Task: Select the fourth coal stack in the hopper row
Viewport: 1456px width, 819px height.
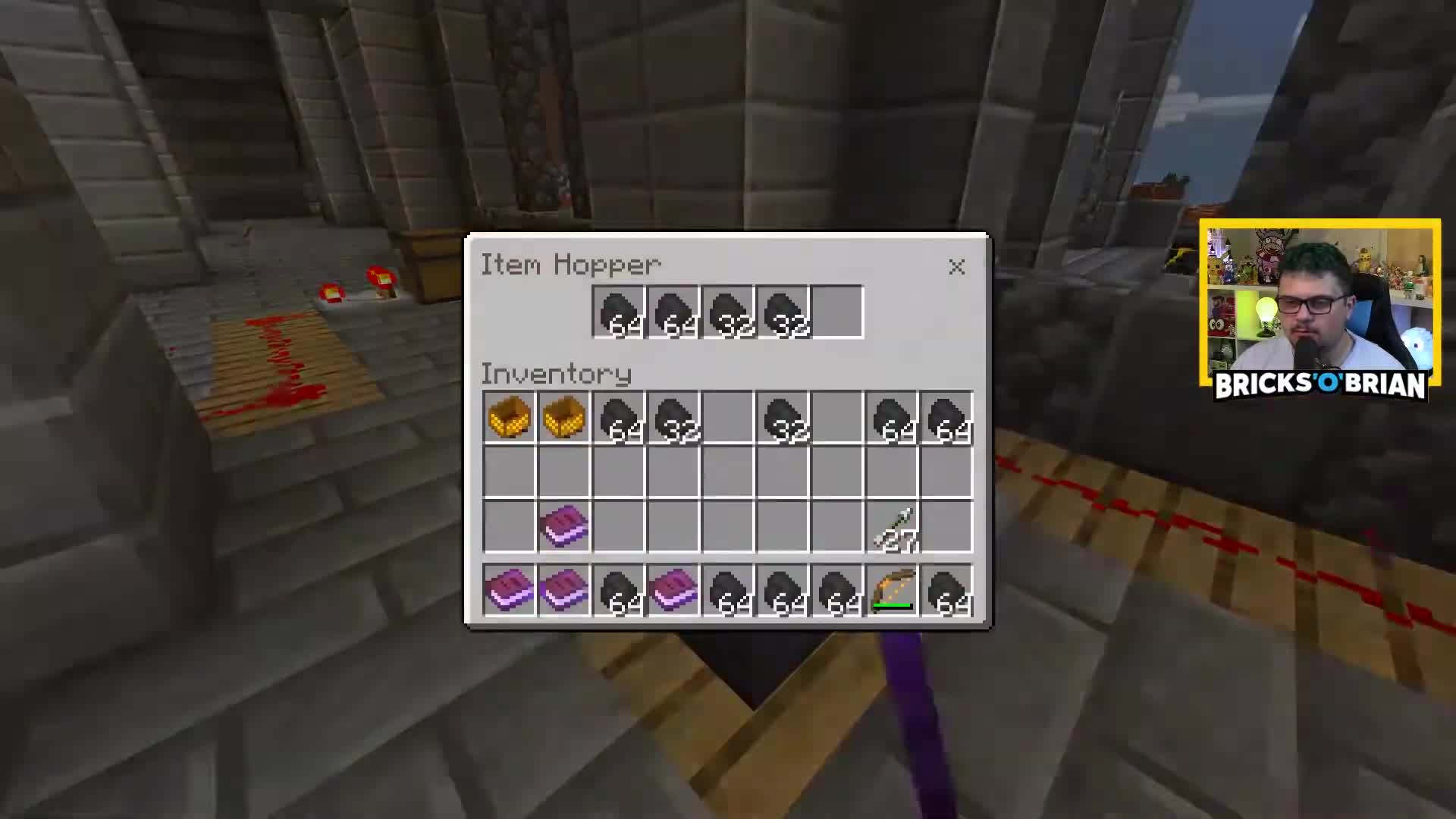Action: (x=783, y=311)
